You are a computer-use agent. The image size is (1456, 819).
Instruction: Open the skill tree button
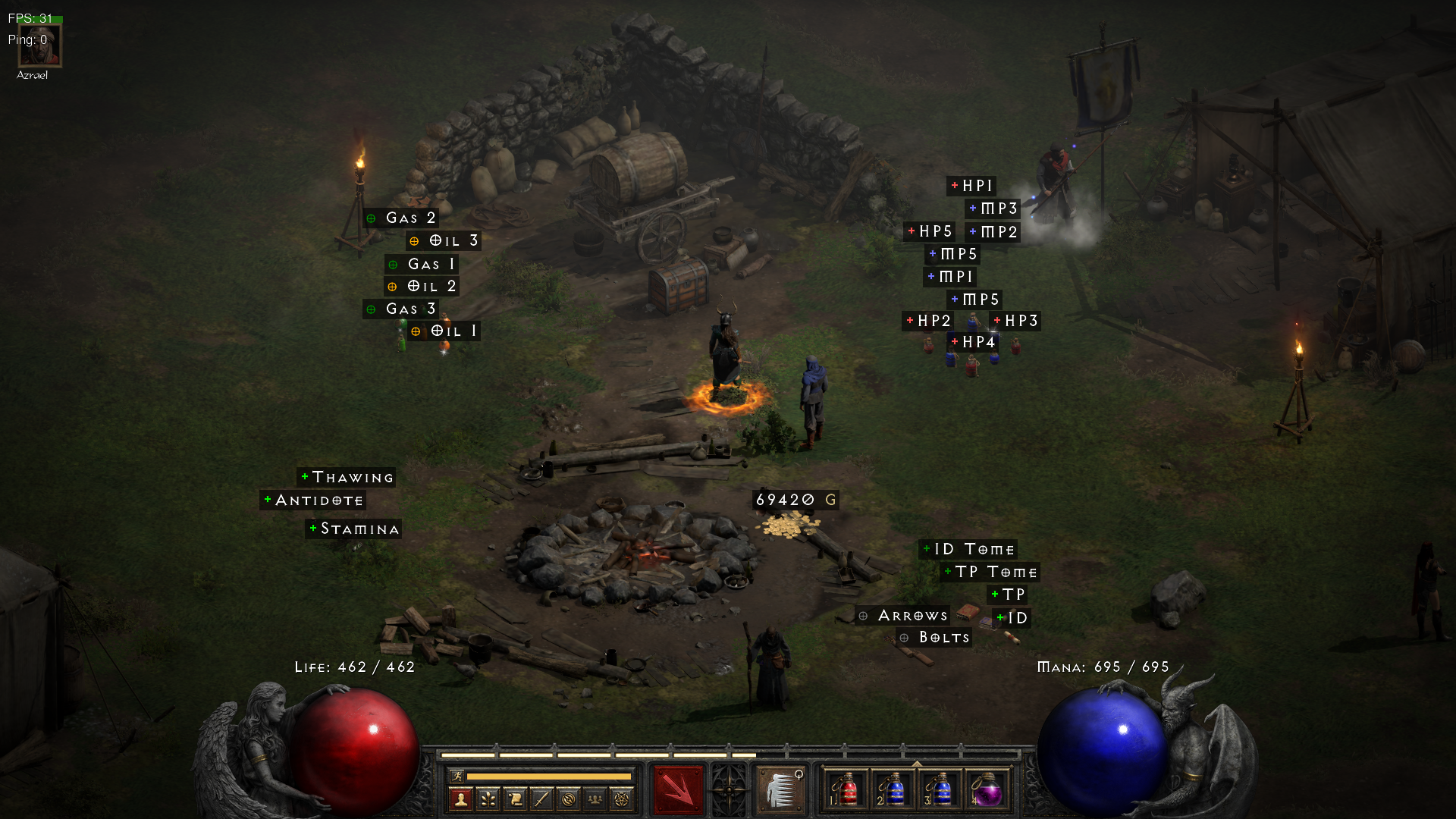click(x=488, y=799)
